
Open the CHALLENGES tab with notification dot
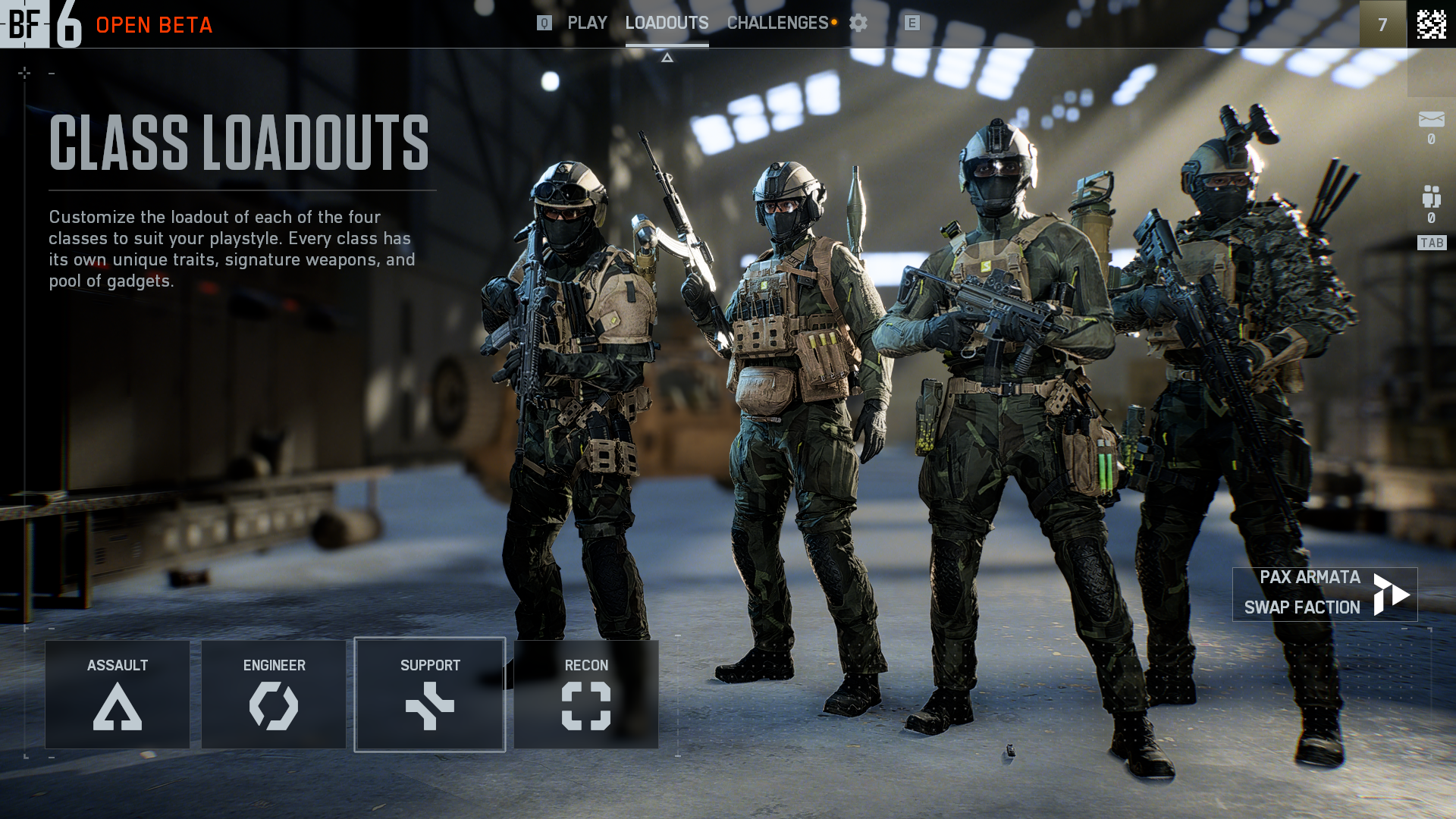pyautogui.click(x=777, y=23)
